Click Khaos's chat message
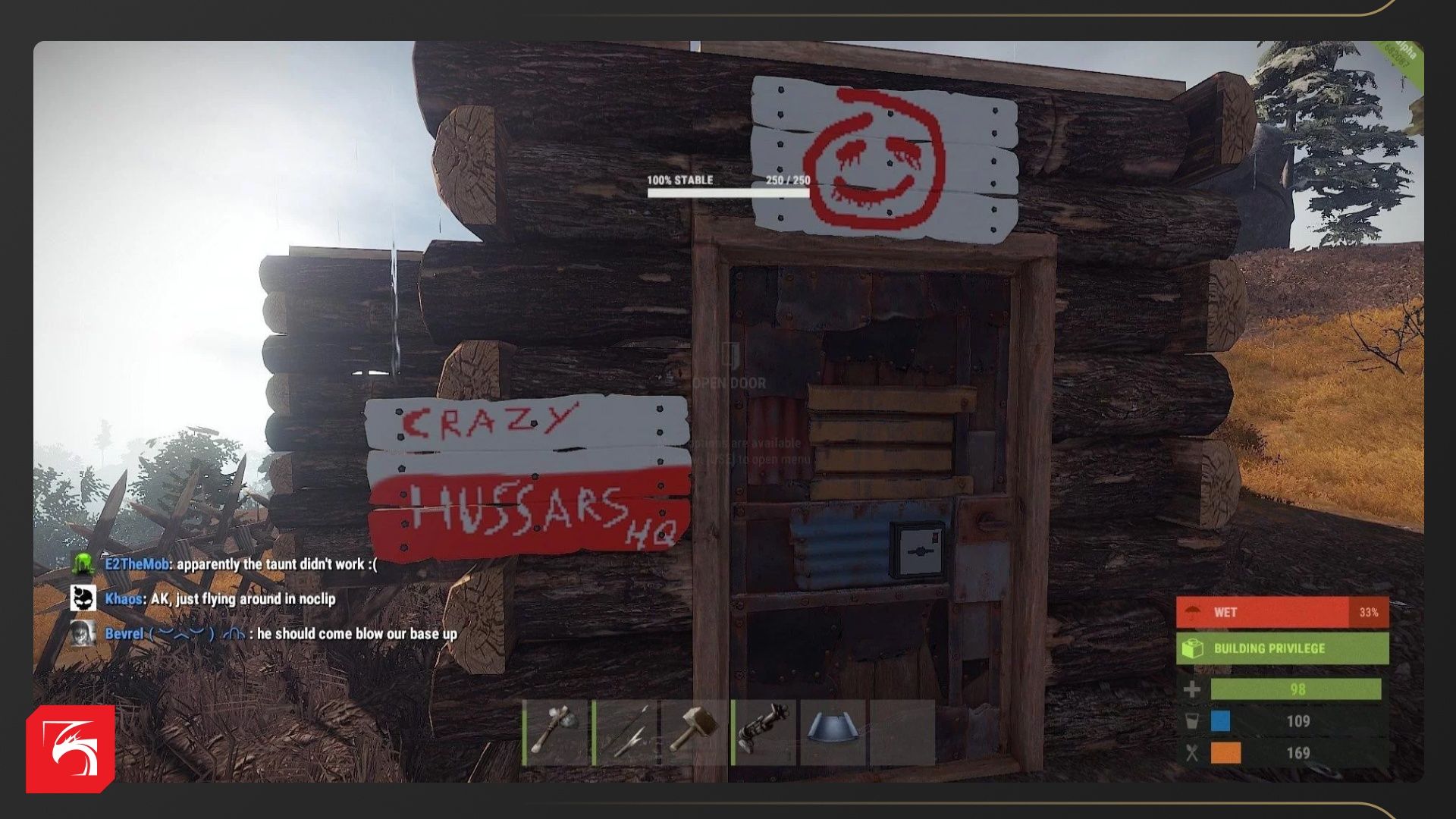Image resolution: width=1456 pixels, height=819 pixels. [243, 599]
